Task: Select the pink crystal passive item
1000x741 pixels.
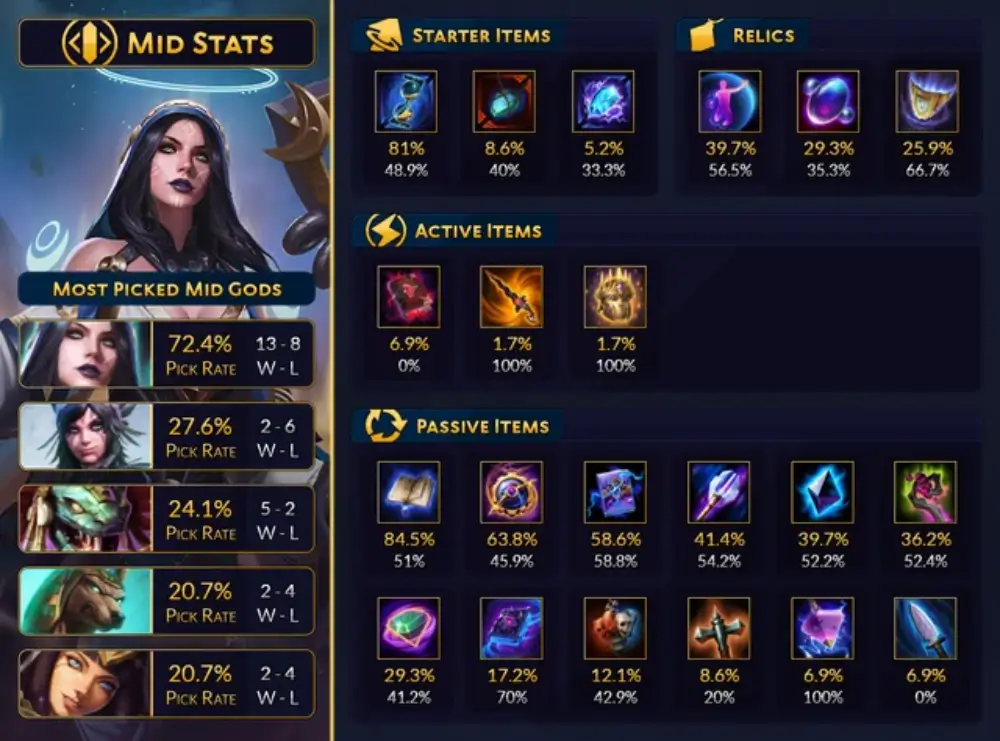Action: coord(822,628)
